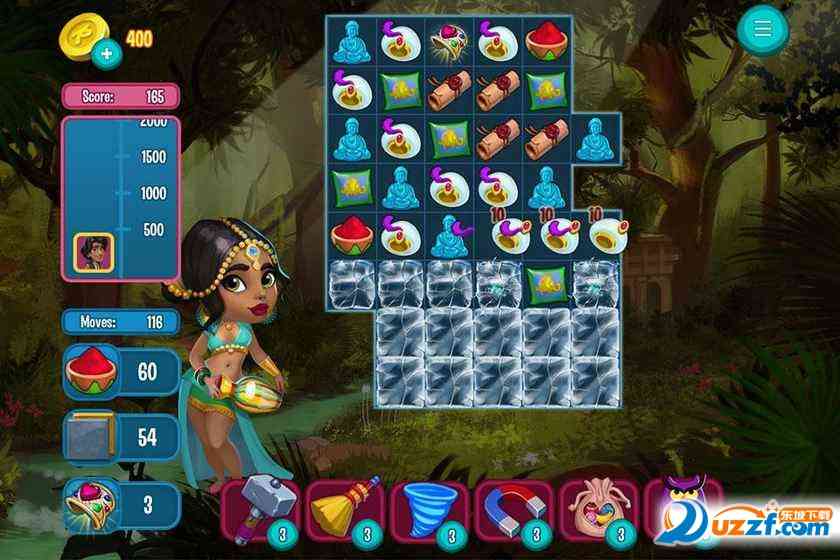840x560 pixels.
Task: Open the hamburger menu button
Action: [763, 30]
